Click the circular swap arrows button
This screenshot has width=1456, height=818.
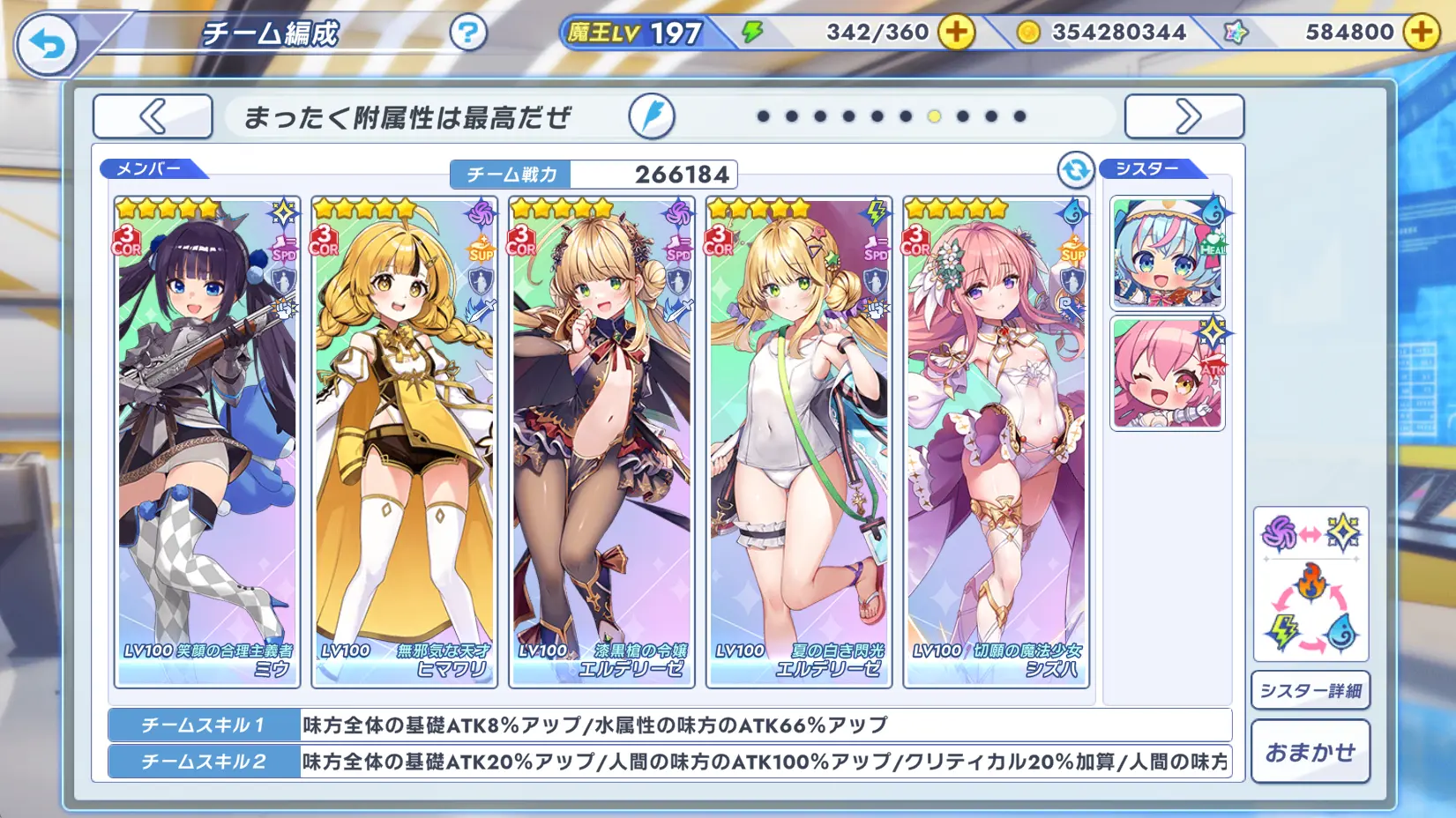click(x=1076, y=170)
